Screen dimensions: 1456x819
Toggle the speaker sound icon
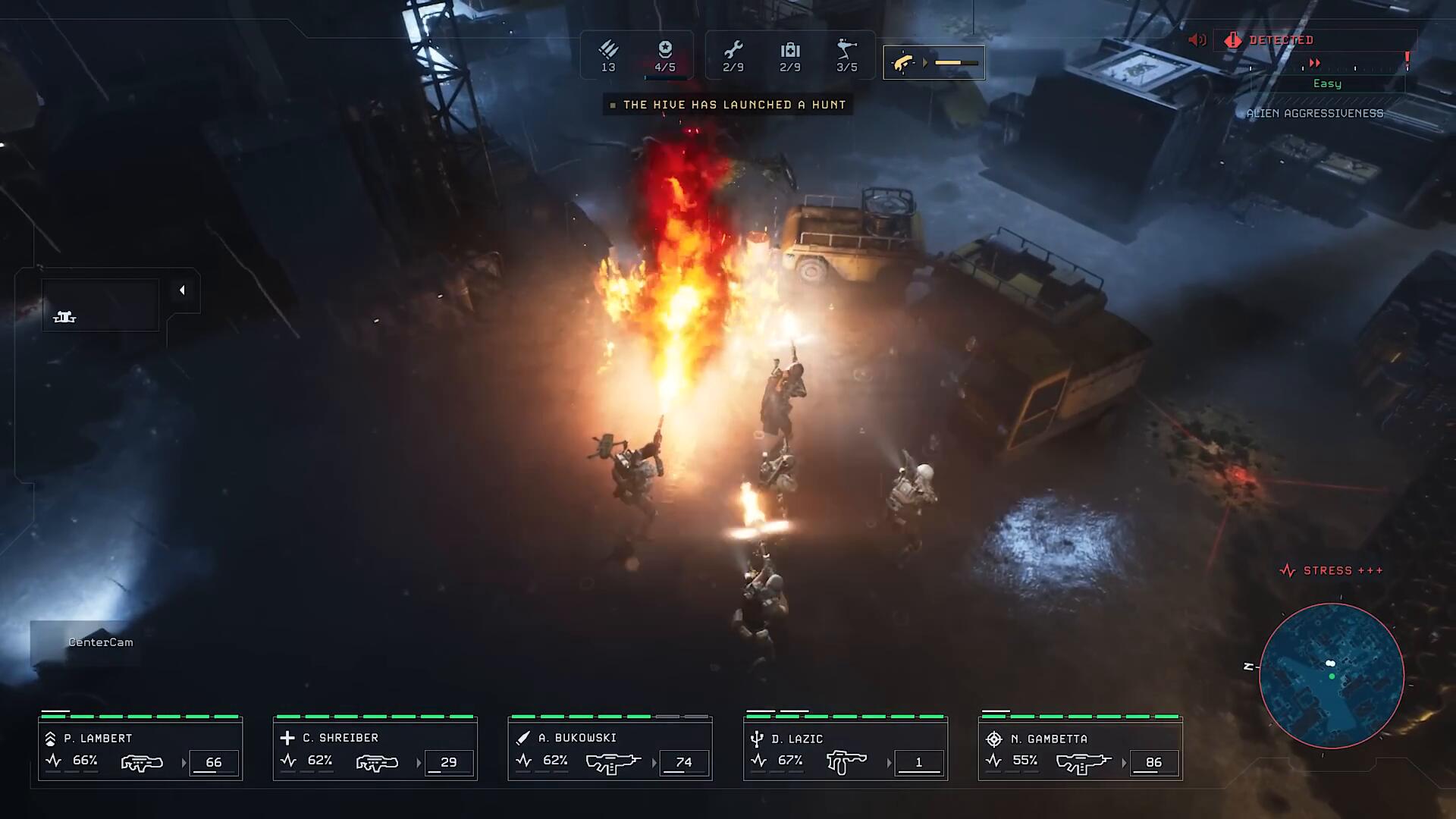[x=1197, y=40]
